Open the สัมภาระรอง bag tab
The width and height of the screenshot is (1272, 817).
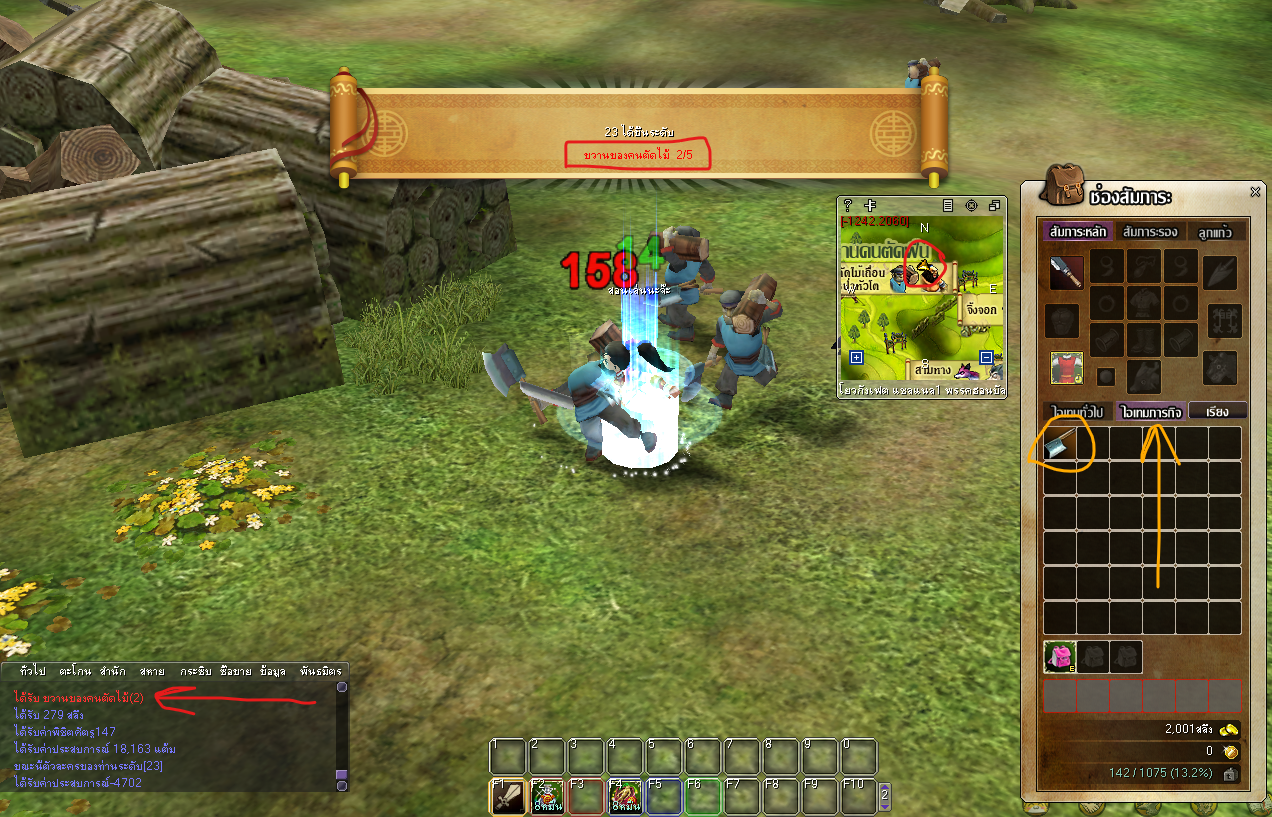pos(1150,232)
